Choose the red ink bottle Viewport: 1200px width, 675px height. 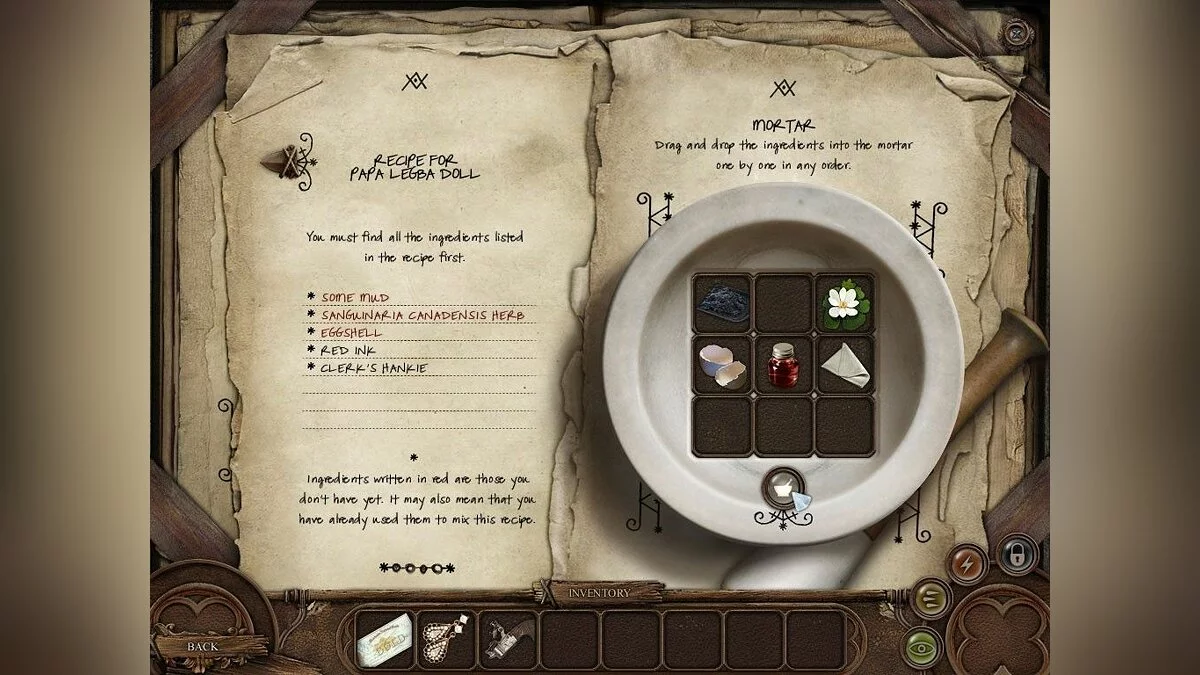point(783,365)
